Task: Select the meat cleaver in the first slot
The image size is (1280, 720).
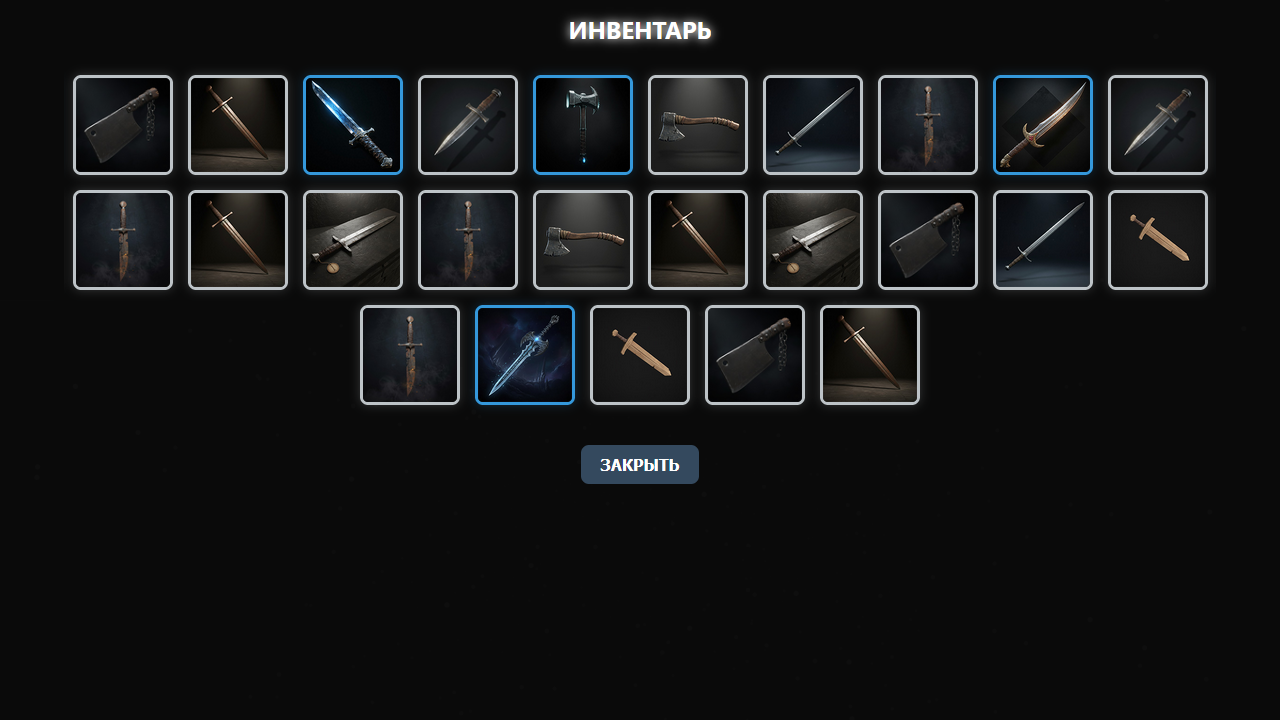Action: (122, 124)
